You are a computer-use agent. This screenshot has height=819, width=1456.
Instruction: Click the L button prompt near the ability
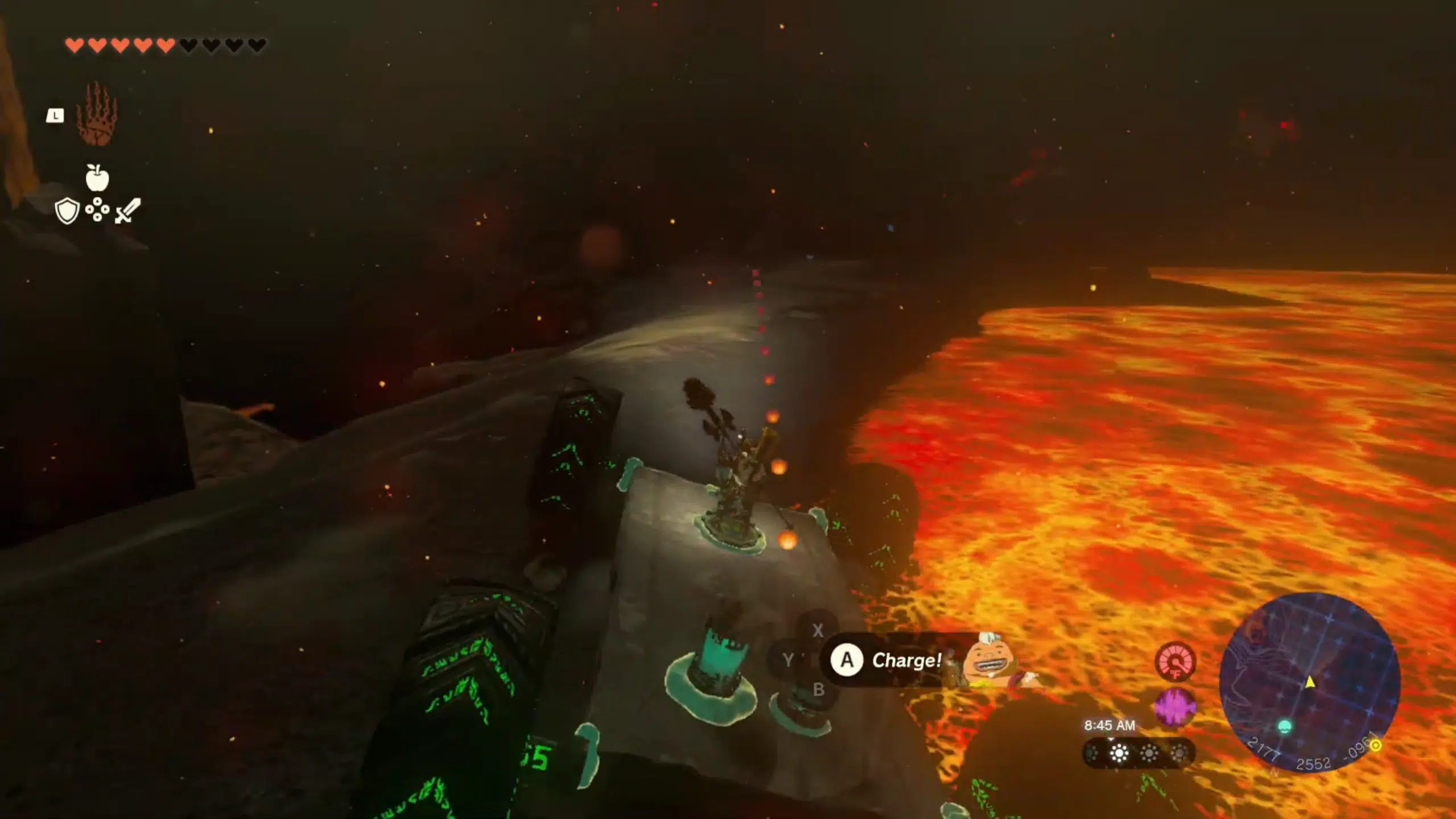[55, 116]
